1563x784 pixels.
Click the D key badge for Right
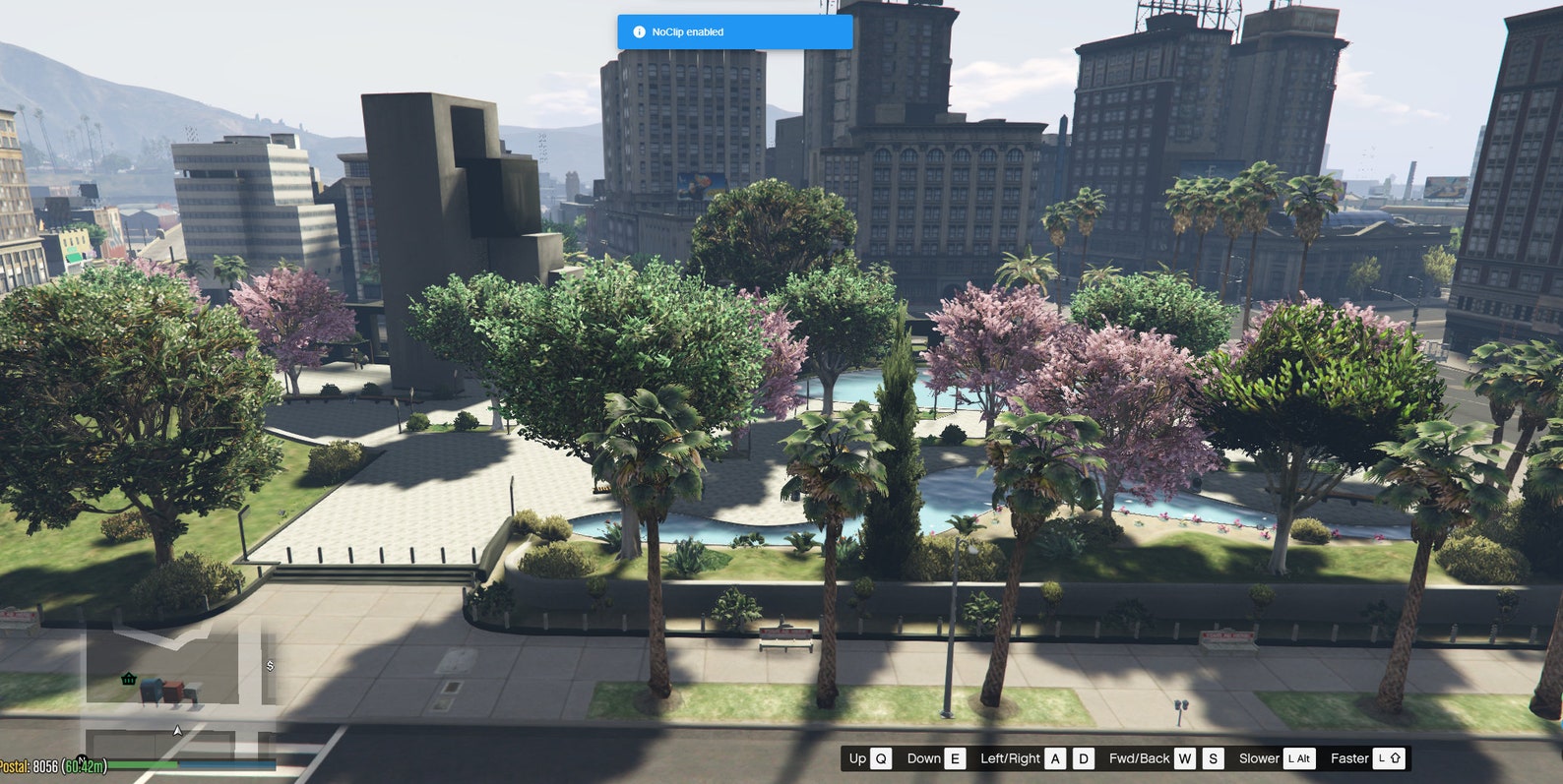(1084, 758)
